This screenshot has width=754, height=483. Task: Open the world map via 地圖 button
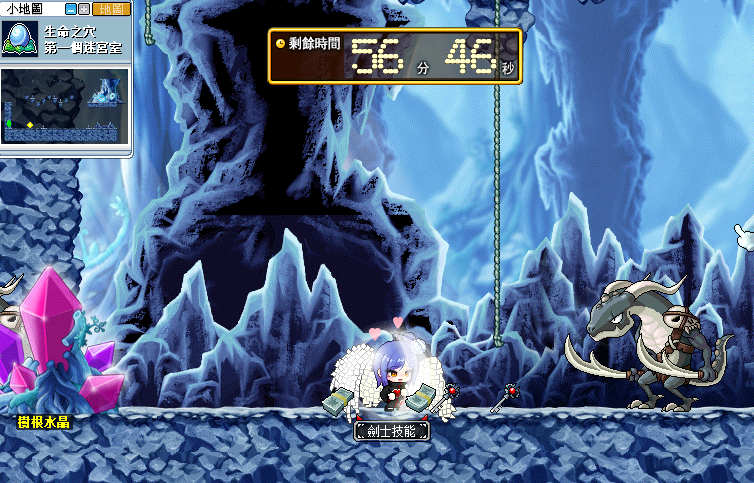click(111, 8)
